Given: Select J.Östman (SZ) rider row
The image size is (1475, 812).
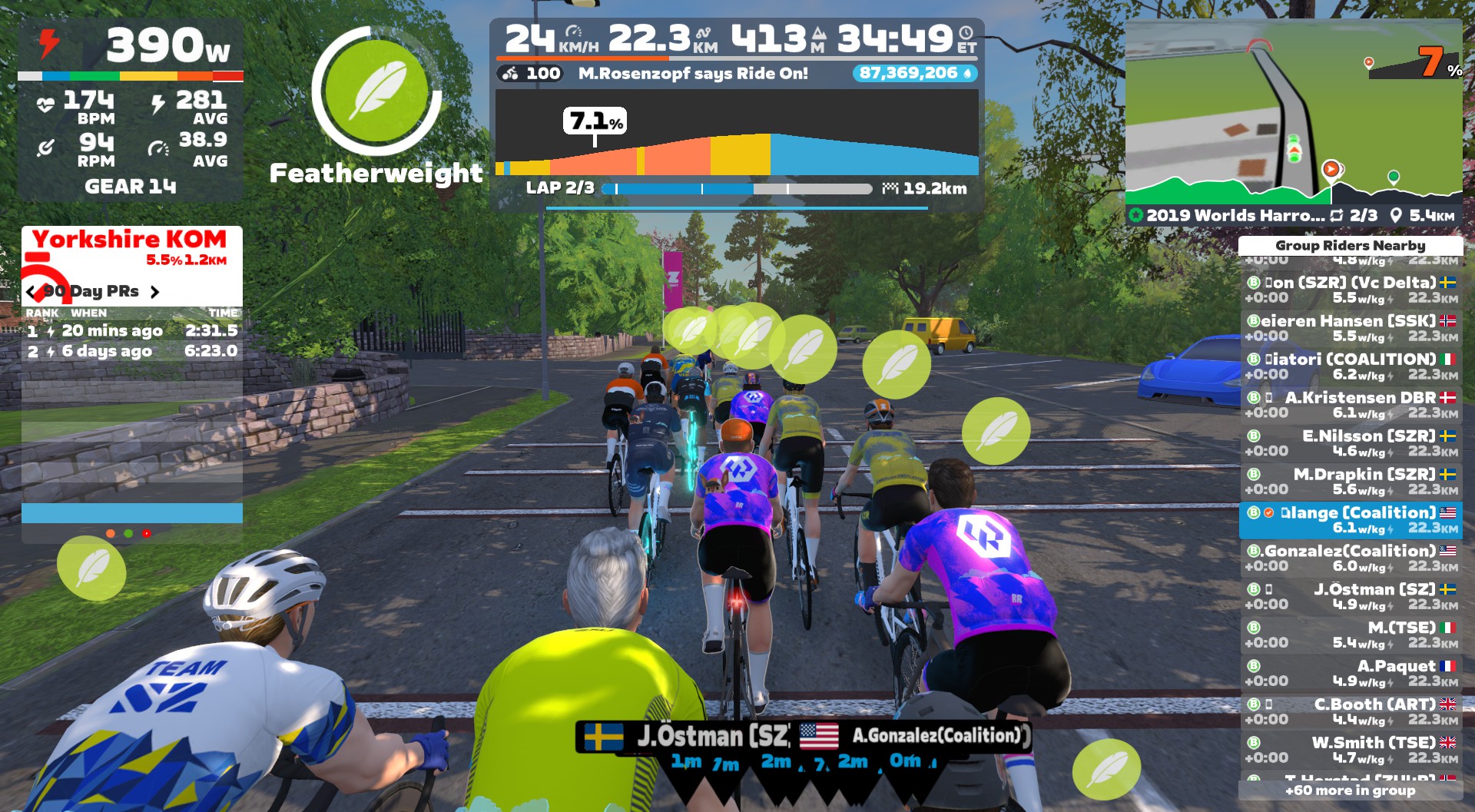Looking at the screenshot, I should coord(1351,597).
